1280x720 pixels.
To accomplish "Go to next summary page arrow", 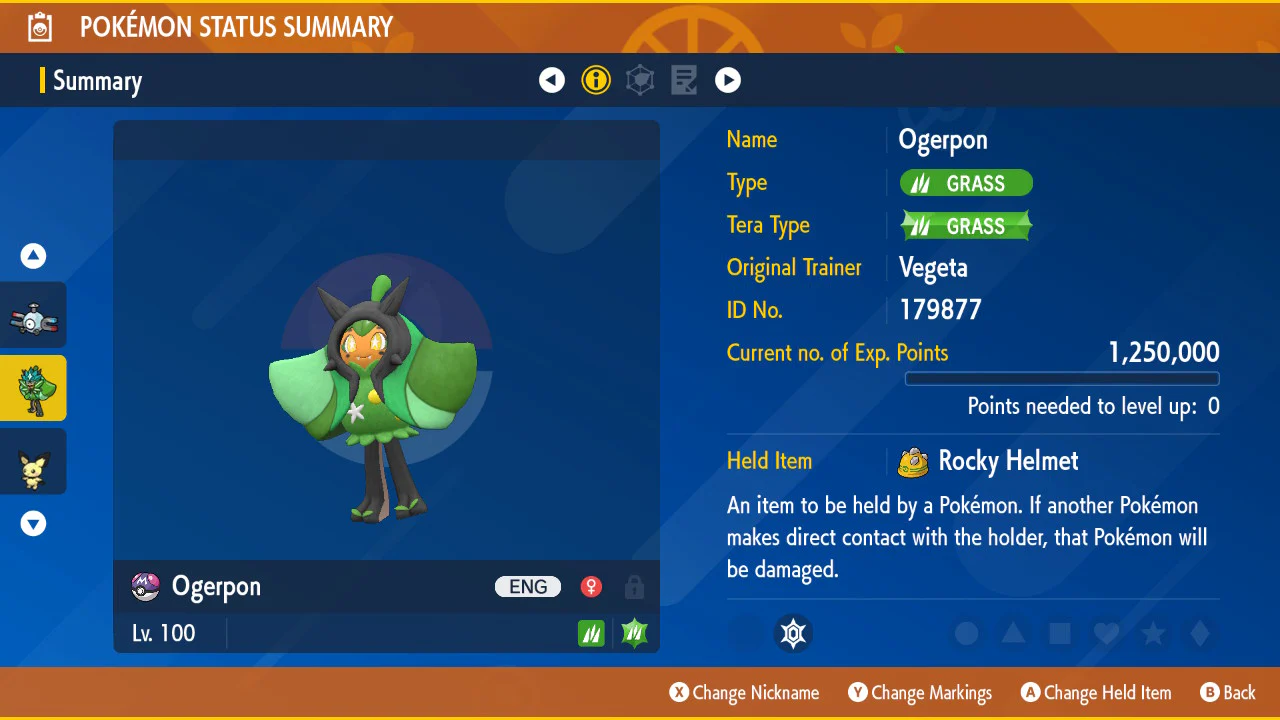I will pos(728,80).
